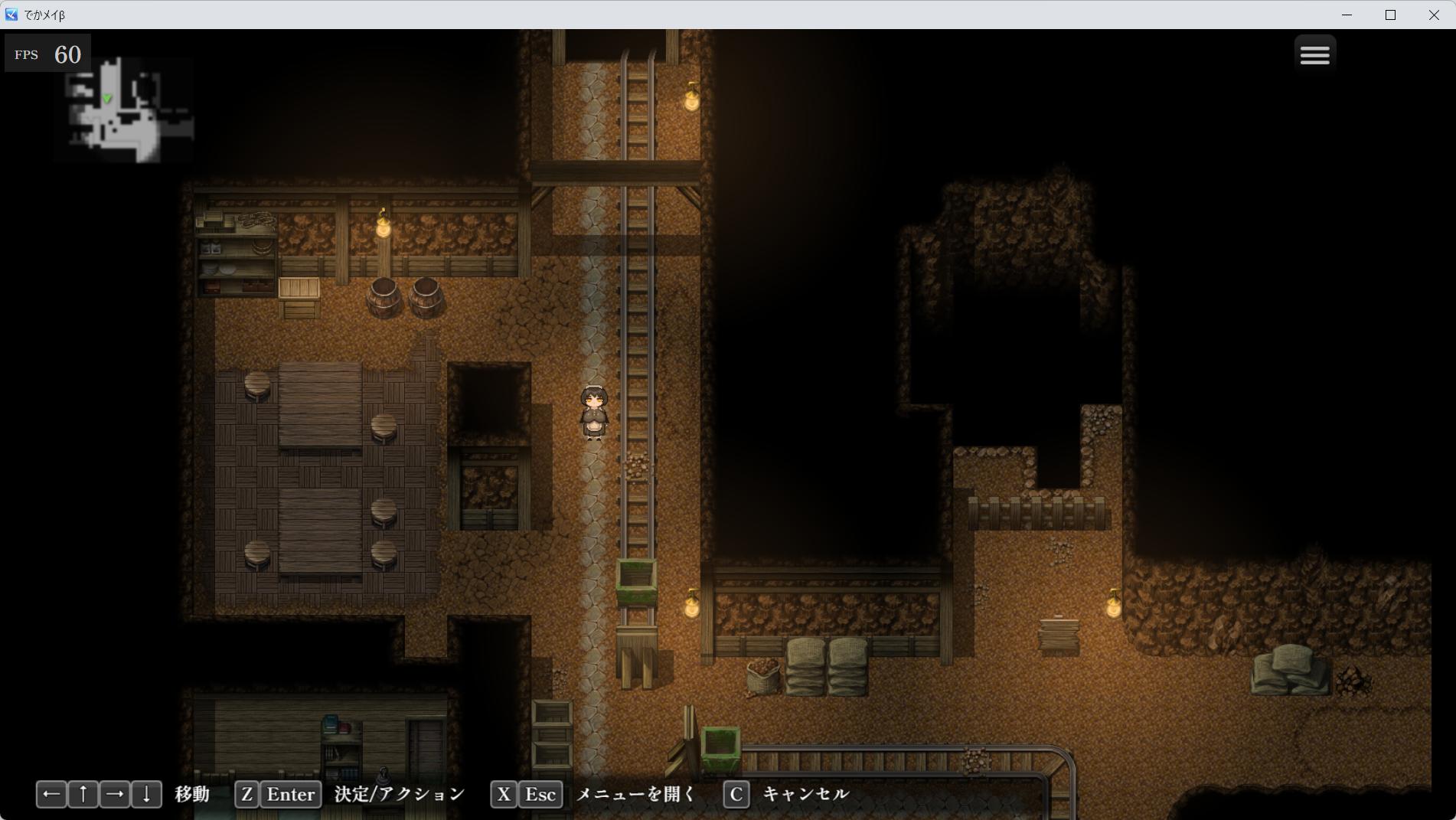
Task: Minimize the game window
Action: pyautogui.click(x=1347, y=15)
